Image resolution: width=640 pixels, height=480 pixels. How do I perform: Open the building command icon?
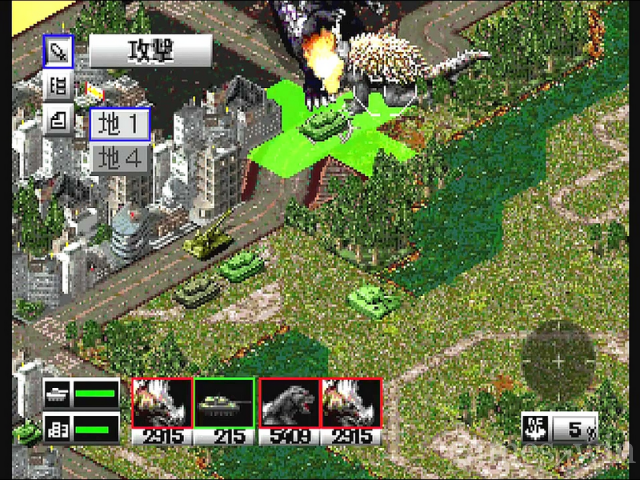(59, 87)
